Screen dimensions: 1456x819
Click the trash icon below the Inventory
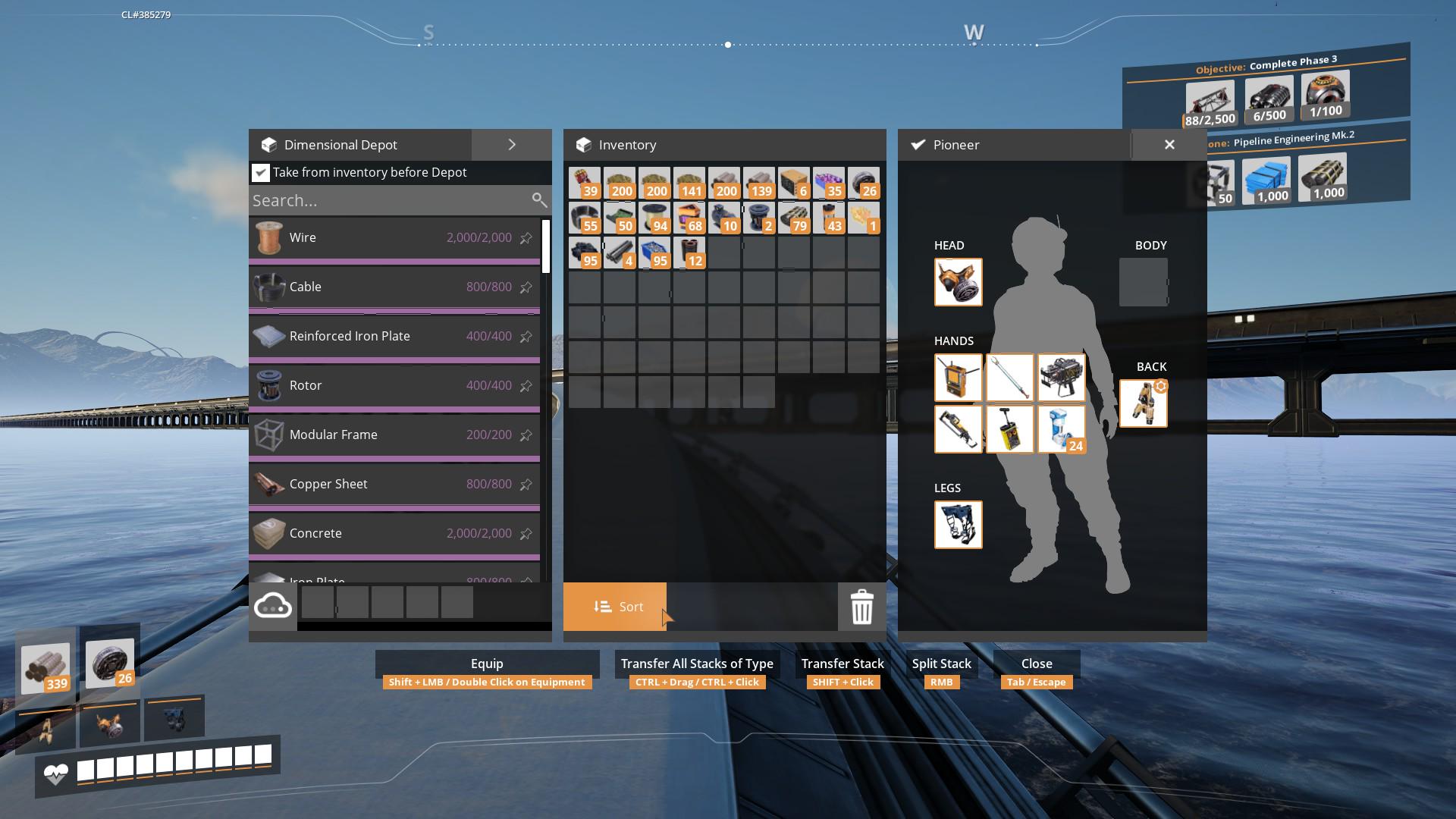click(861, 607)
